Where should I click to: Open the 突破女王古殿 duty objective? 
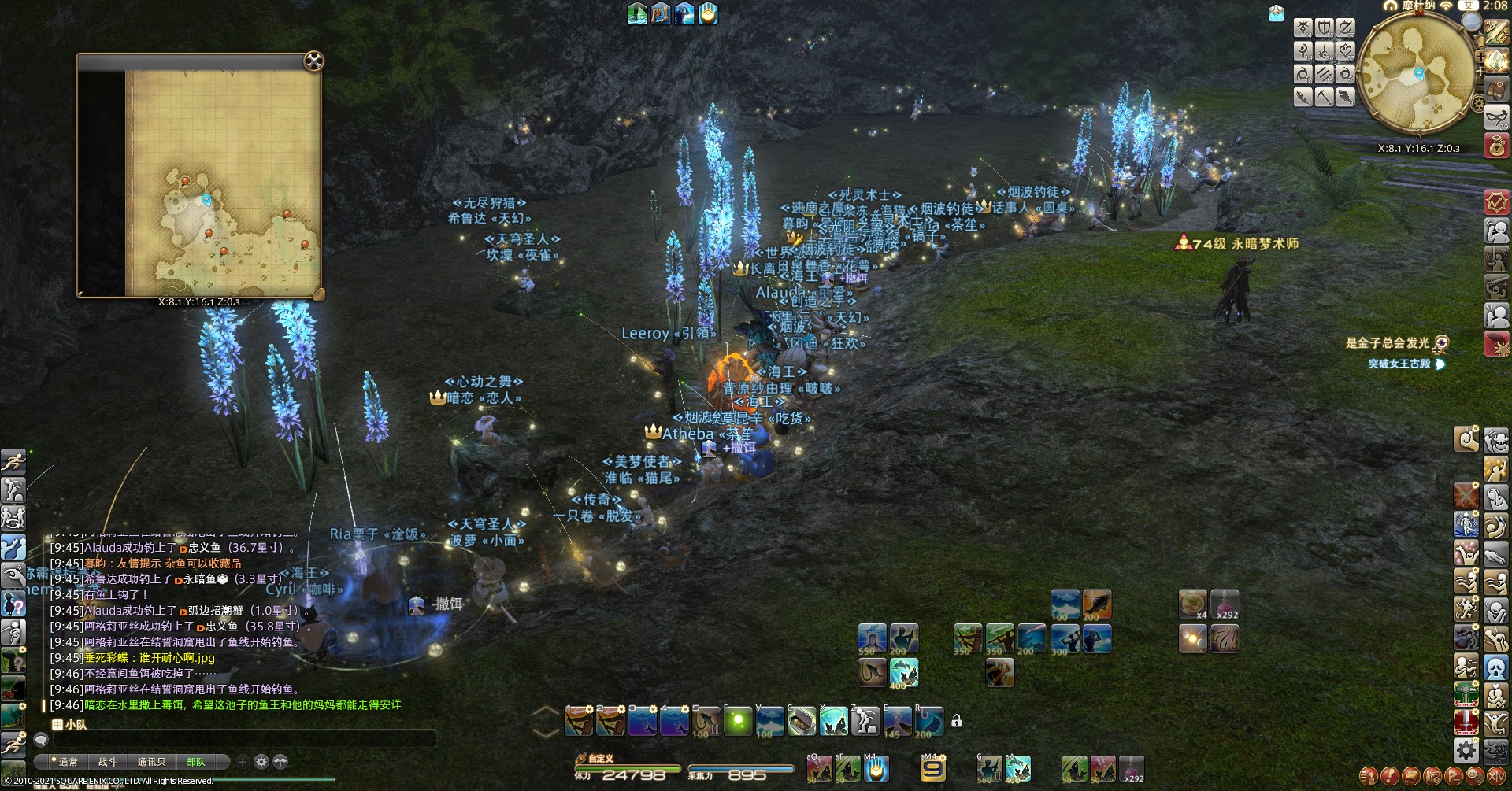[1399, 364]
